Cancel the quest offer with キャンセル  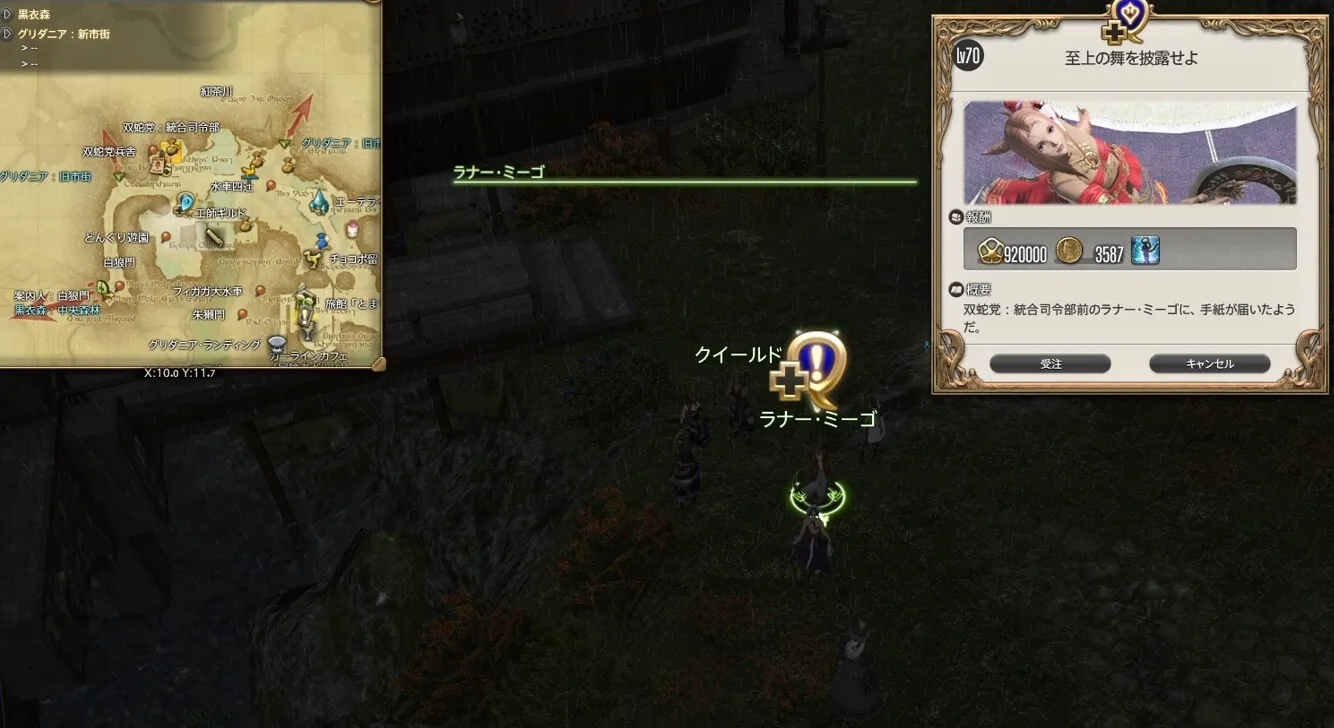[x=1209, y=364]
